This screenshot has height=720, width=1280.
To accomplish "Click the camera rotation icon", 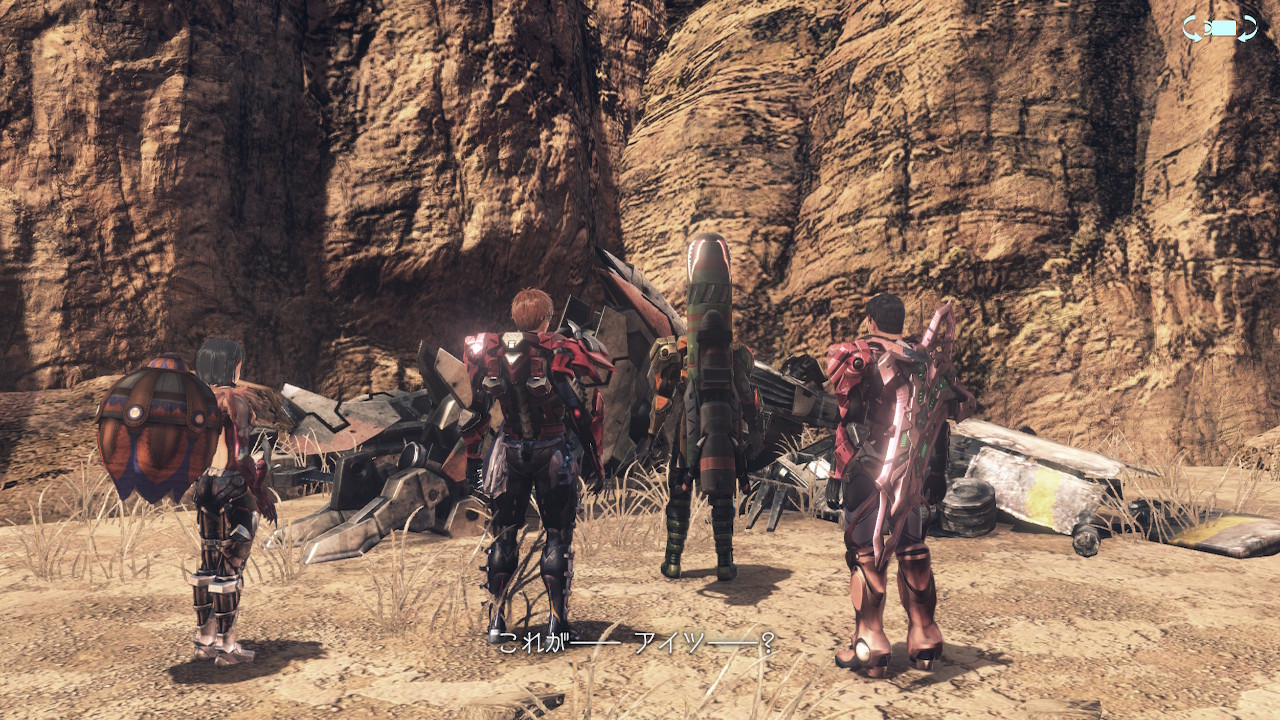I will click(x=1219, y=29).
